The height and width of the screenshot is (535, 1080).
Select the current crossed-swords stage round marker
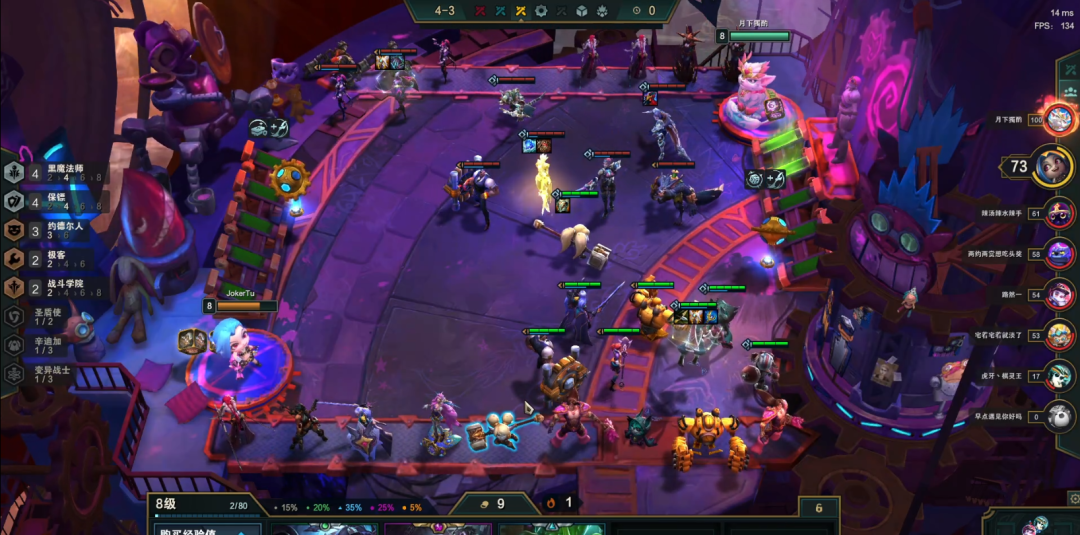520,11
